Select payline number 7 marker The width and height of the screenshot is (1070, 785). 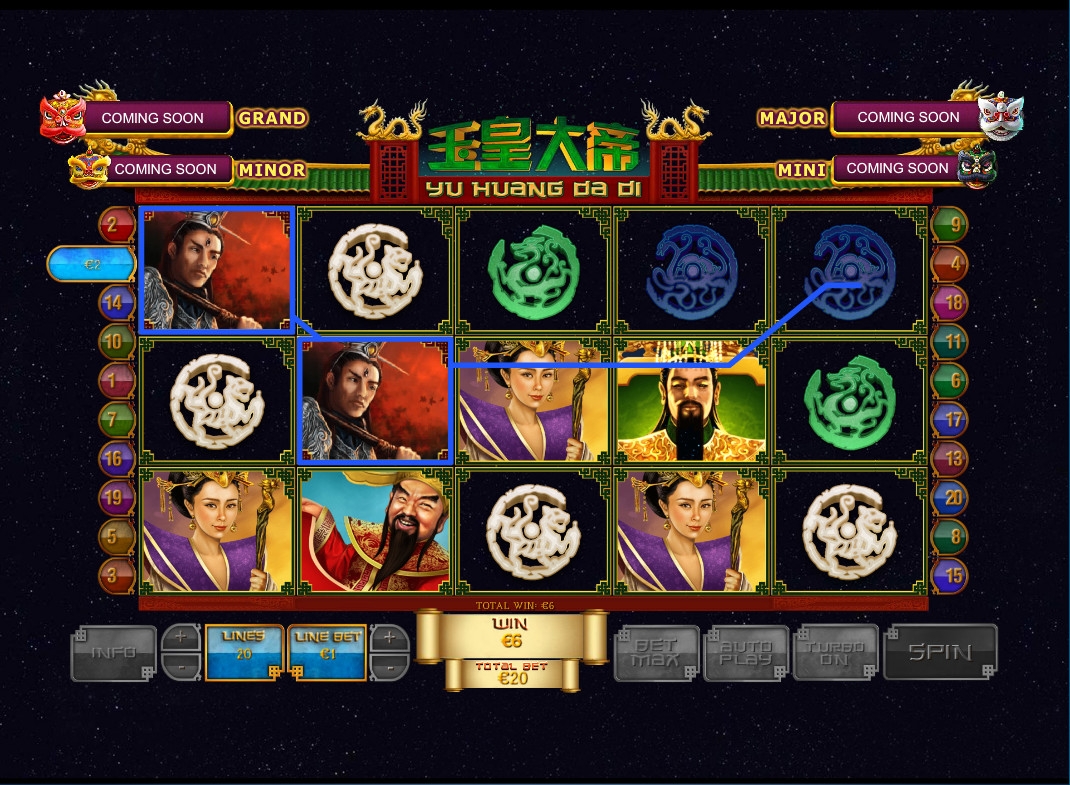pos(116,419)
